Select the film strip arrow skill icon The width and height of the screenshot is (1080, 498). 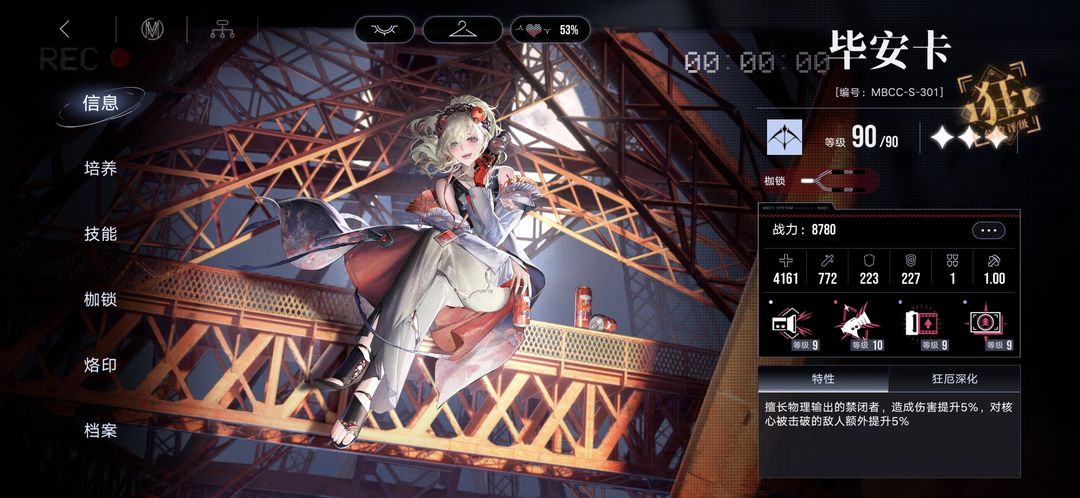(x=925, y=324)
